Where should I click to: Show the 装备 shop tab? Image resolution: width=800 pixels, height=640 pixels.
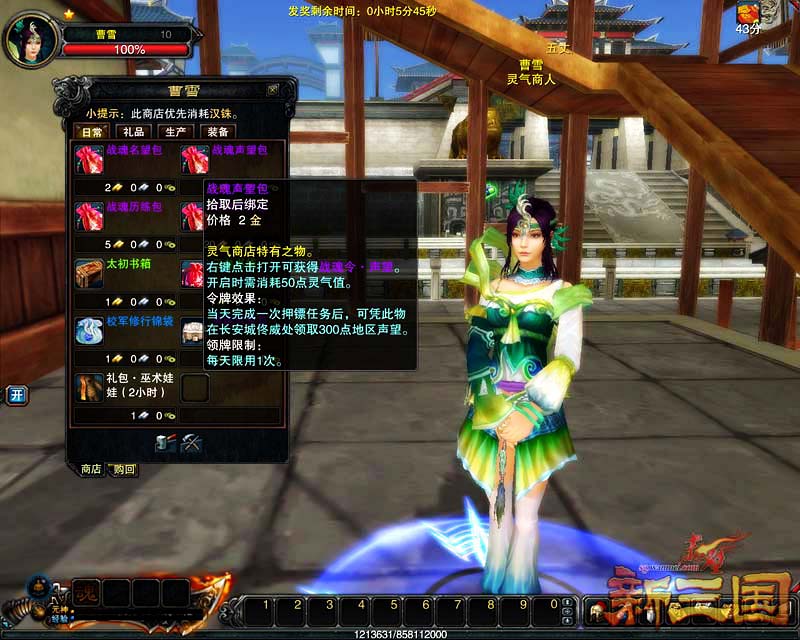[x=217, y=132]
